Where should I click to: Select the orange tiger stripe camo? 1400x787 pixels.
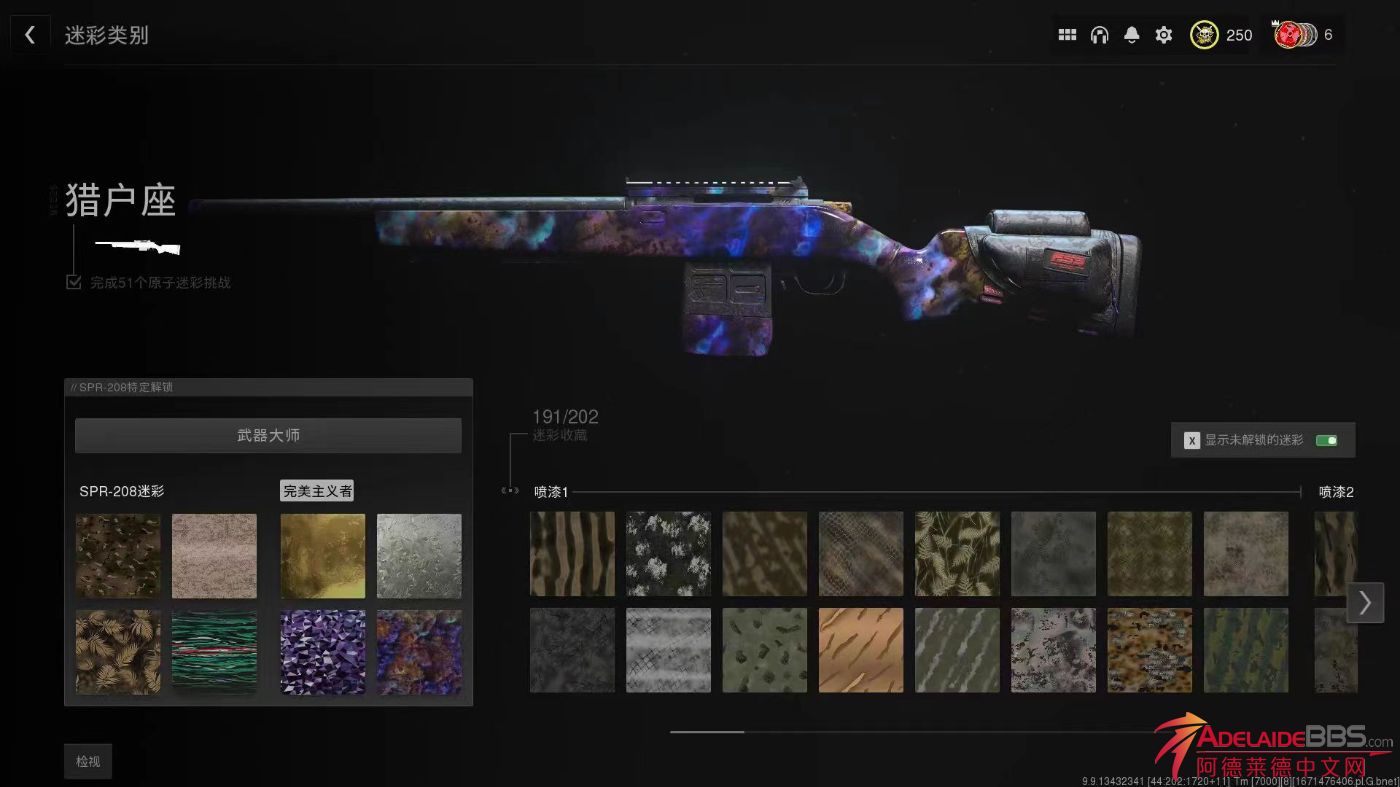point(860,650)
